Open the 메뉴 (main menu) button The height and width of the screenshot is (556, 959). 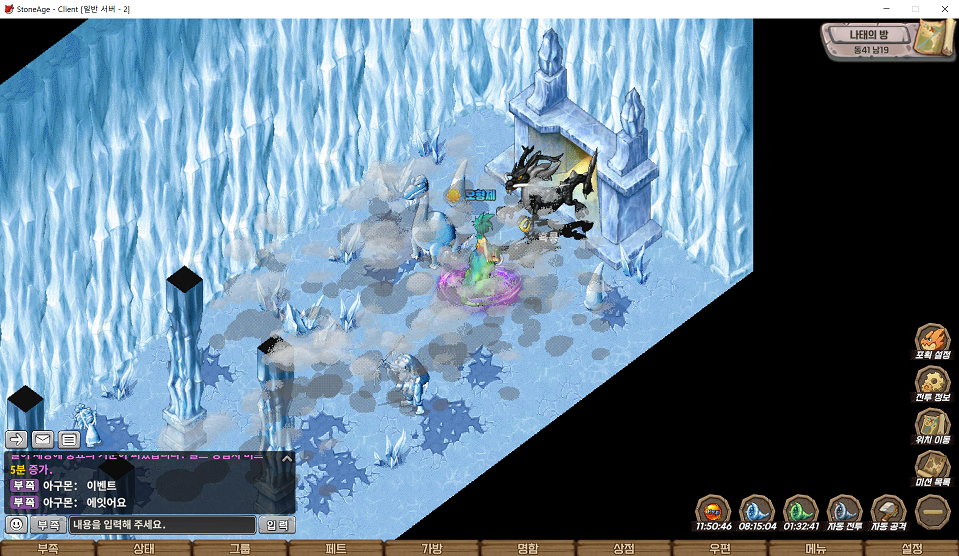point(816,548)
